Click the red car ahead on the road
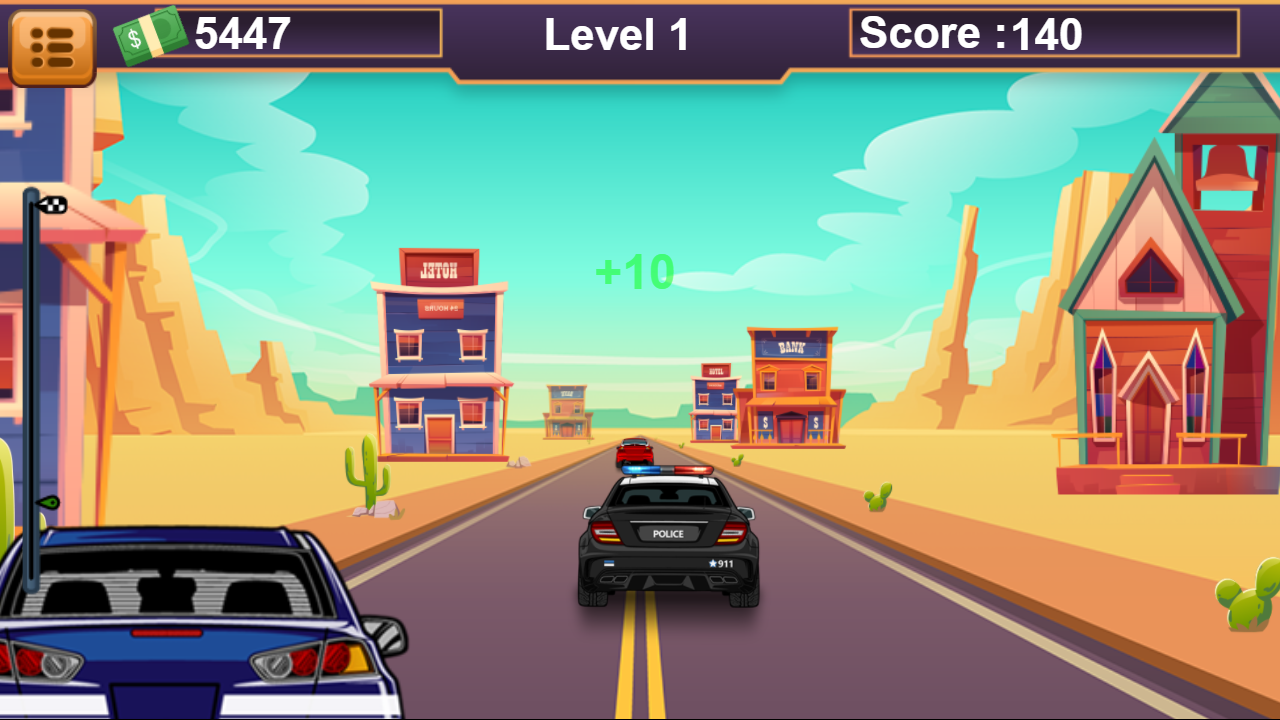Image resolution: width=1280 pixels, height=720 pixels. coord(632,449)
